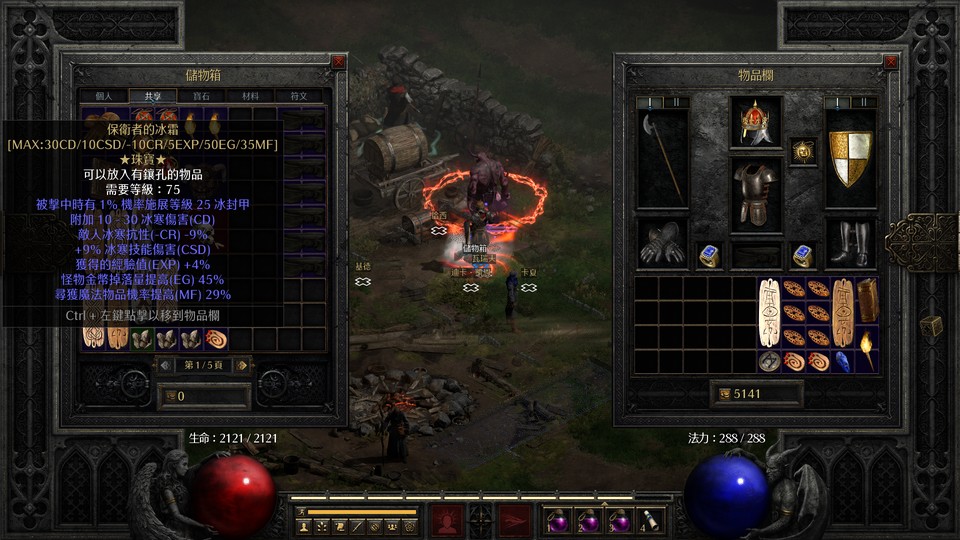Image resolution: width=960 pixels, height=540 pixels.
Task: Open the 材料 stash tab
Action: (251, 96)
